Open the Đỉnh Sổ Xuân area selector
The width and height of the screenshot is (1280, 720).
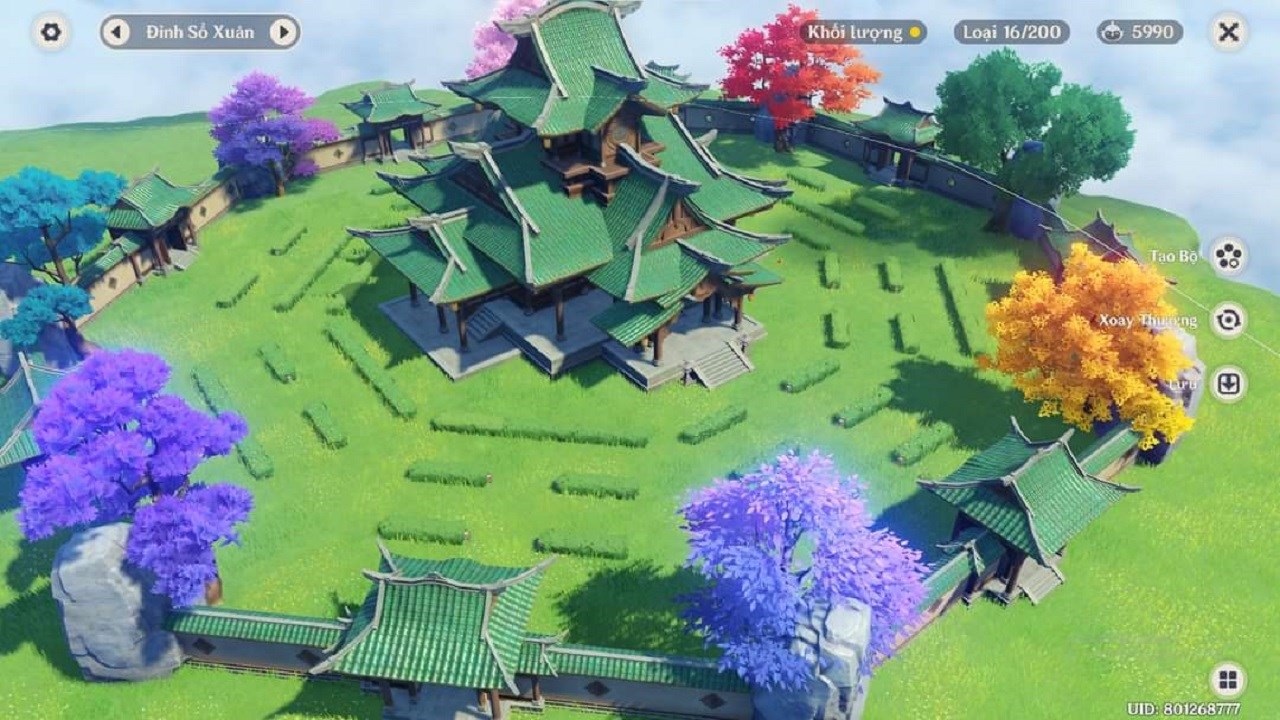203,31
